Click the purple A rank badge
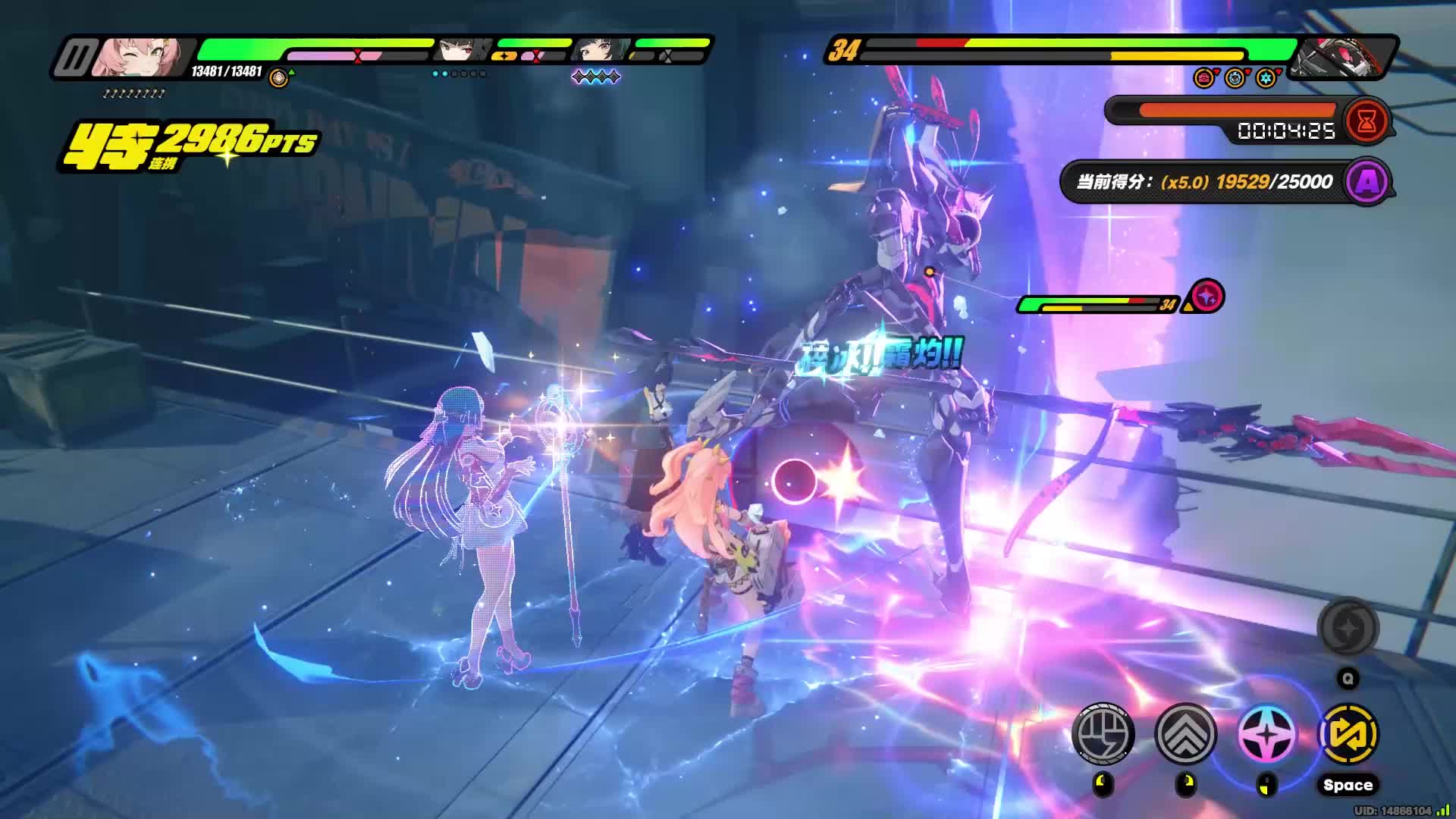 tap(1368, 181)
